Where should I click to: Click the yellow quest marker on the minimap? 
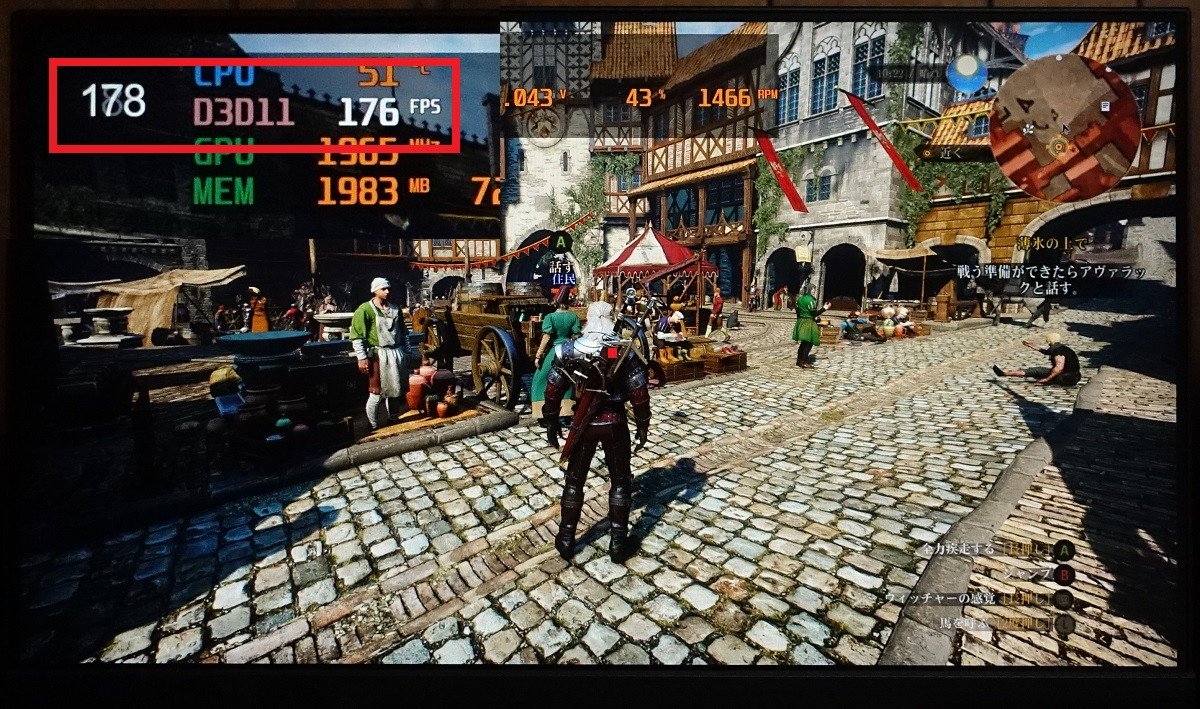(1059, 148)
